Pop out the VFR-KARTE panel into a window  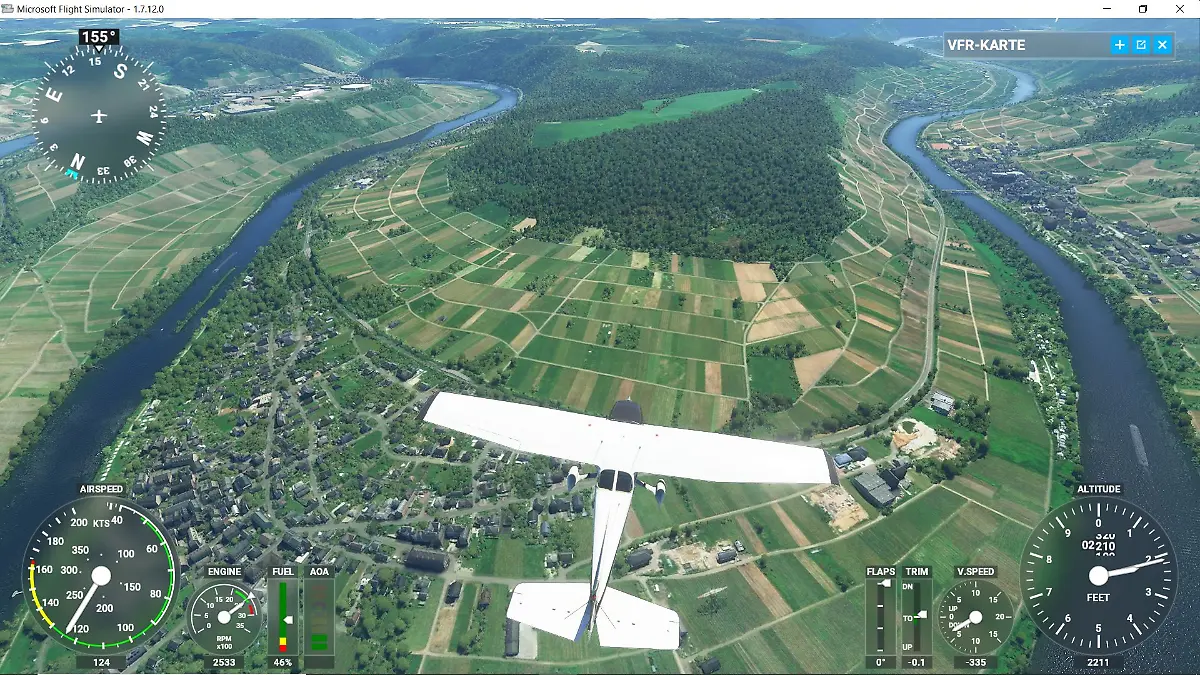coord(1141,45)
